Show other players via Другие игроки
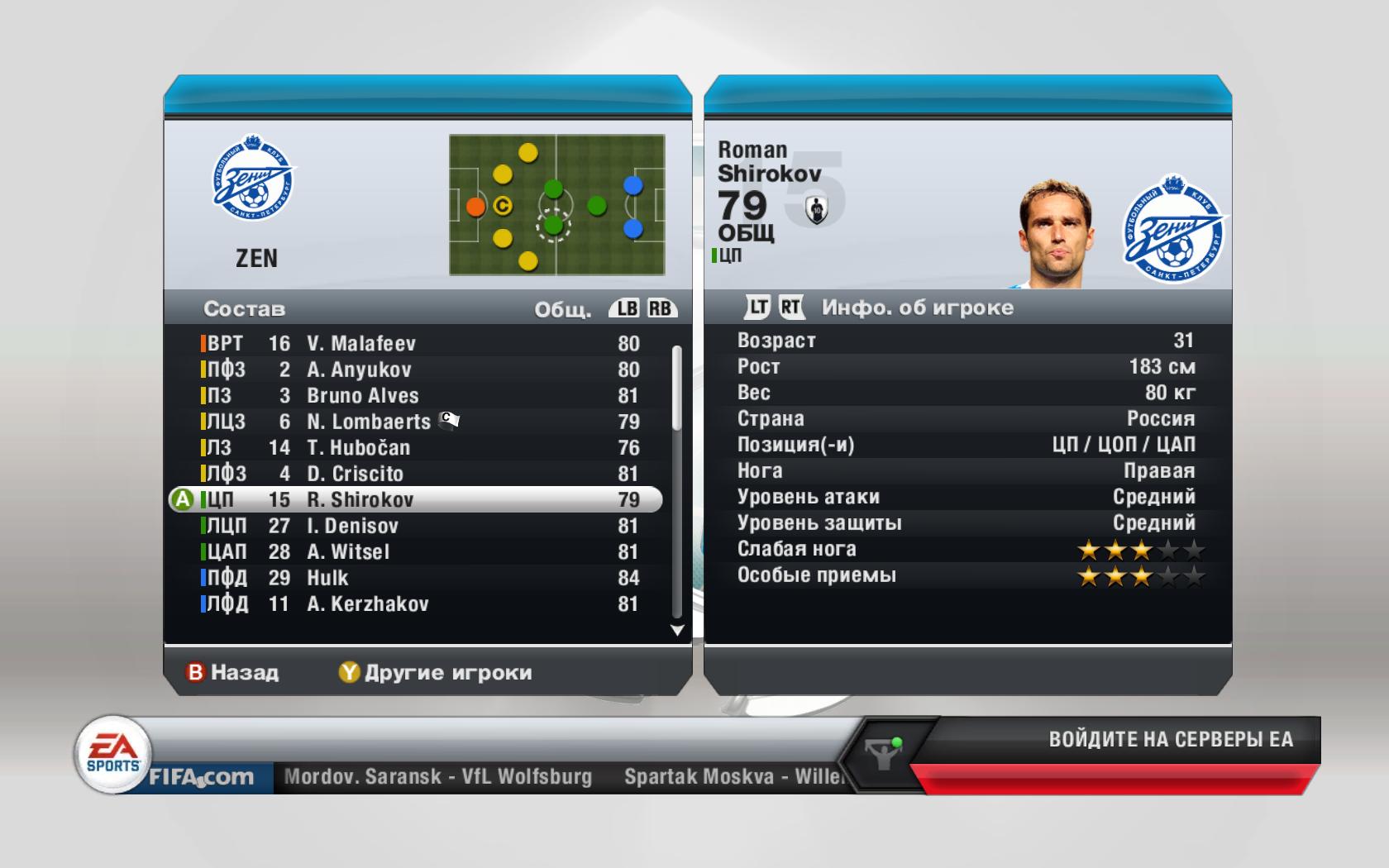 436,672
